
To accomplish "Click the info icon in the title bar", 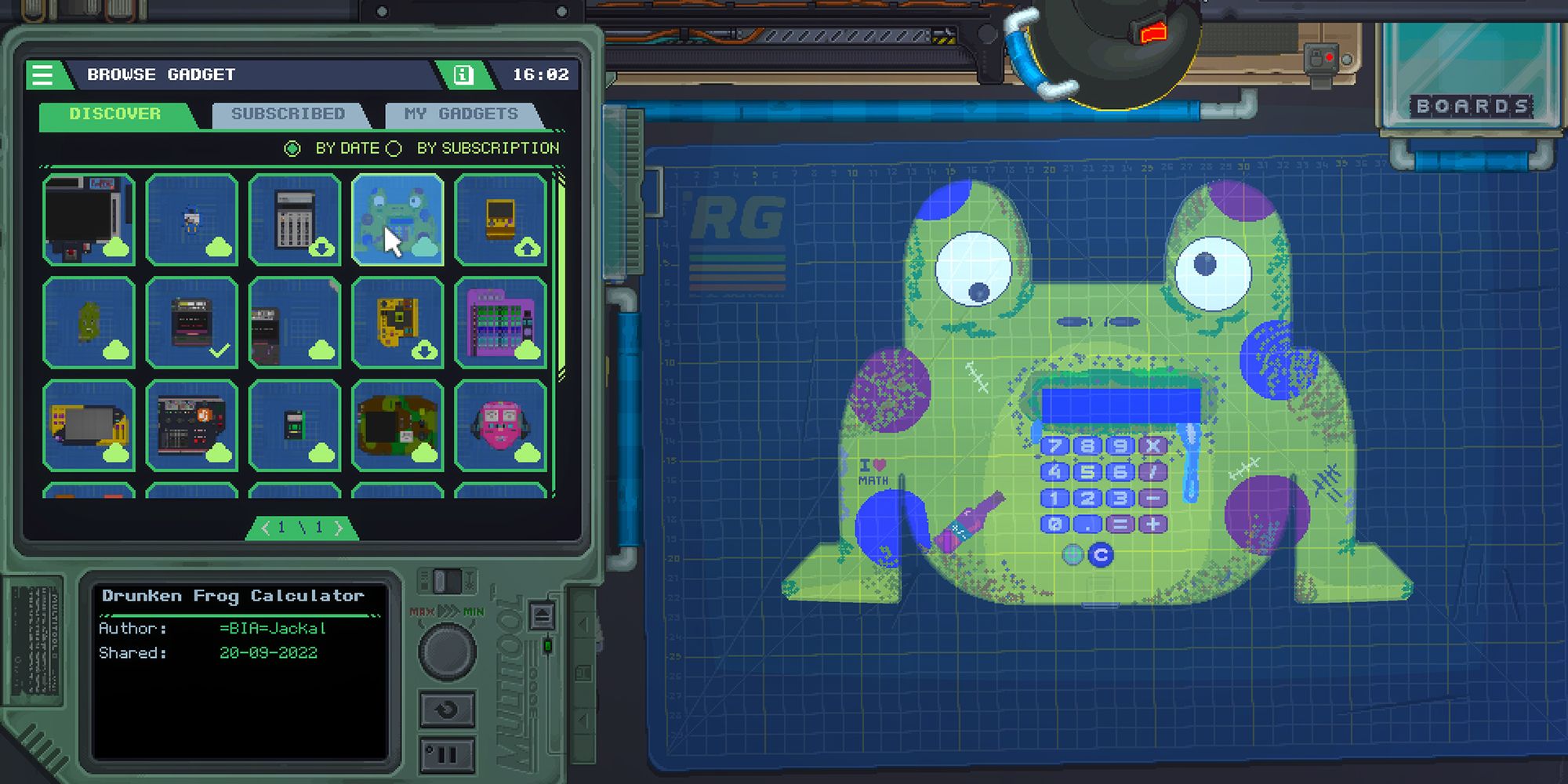I will [463, 74].
